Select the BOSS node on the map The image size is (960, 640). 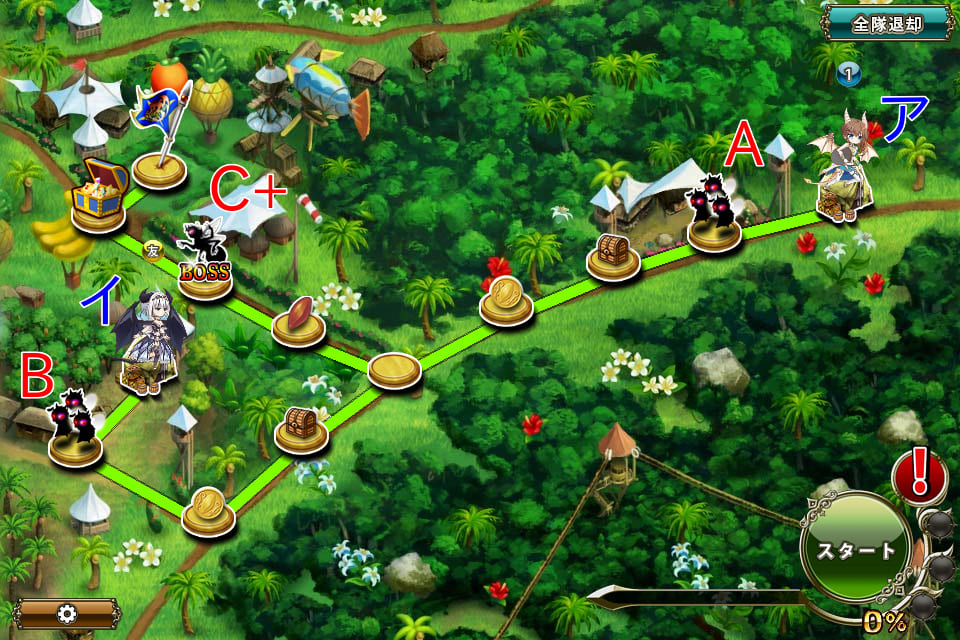[x=205, y=266]
